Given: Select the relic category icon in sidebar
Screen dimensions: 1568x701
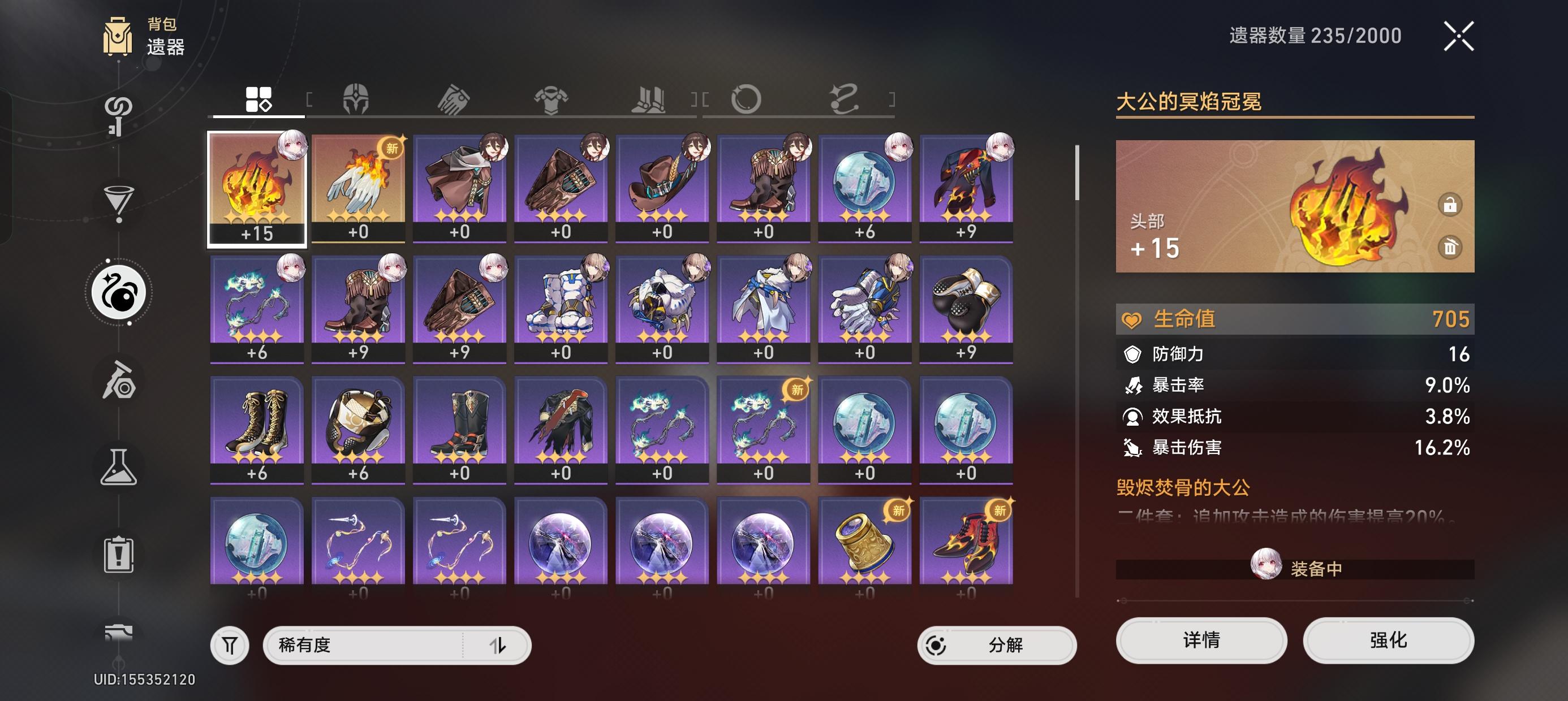Looking at the screenshot, I should [x=119, y=291].
